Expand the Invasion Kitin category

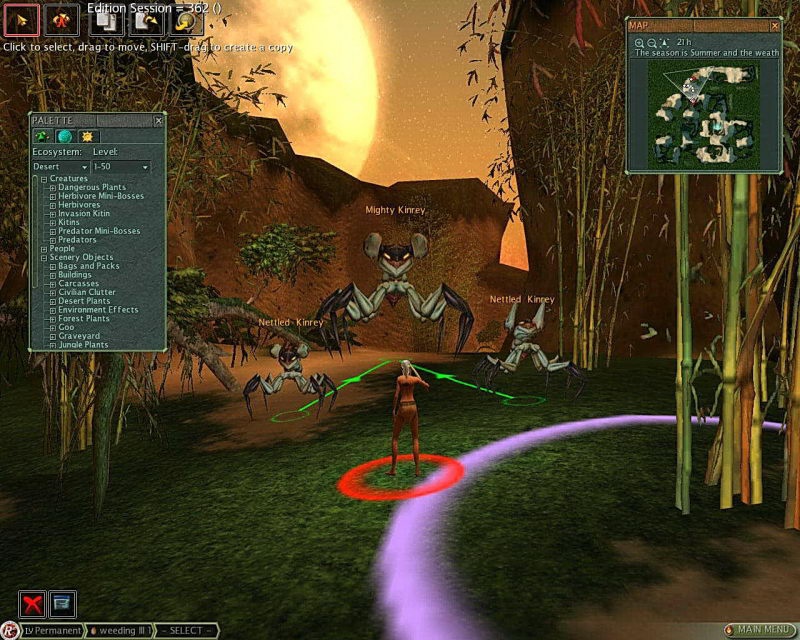tap(53, 214)
